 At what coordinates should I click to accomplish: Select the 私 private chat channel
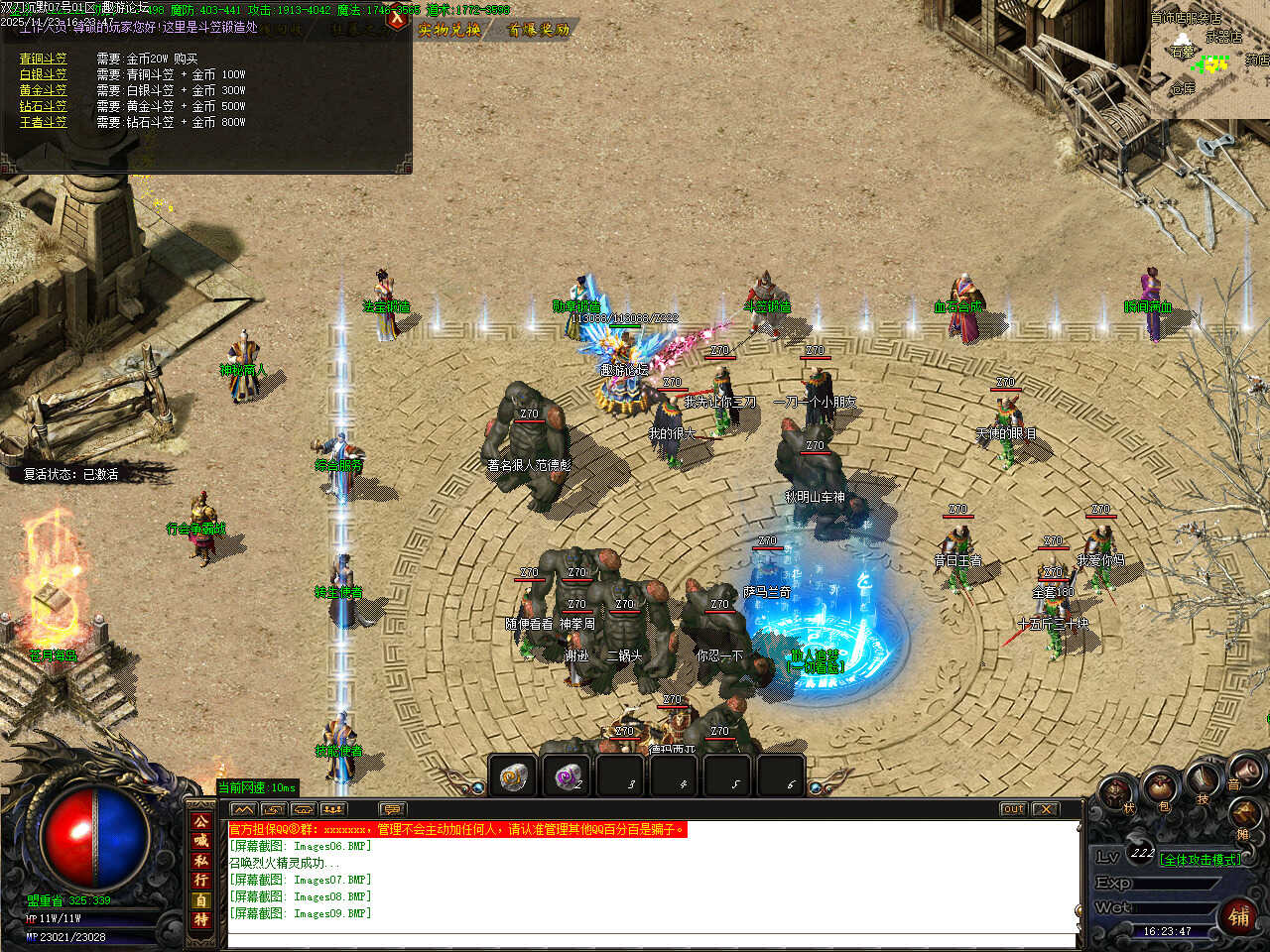point(201,861)
